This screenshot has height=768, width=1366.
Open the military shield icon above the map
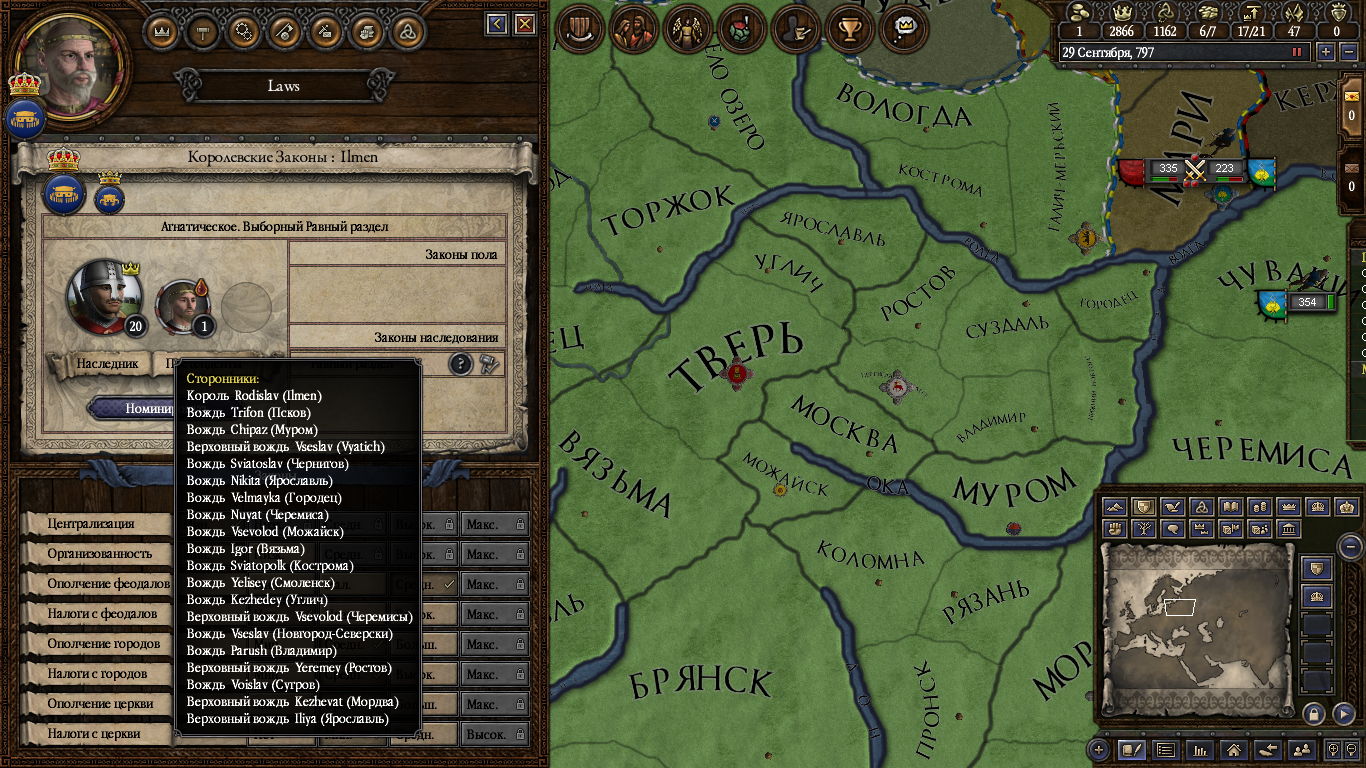pyautogui.click(x=577, y=28)
